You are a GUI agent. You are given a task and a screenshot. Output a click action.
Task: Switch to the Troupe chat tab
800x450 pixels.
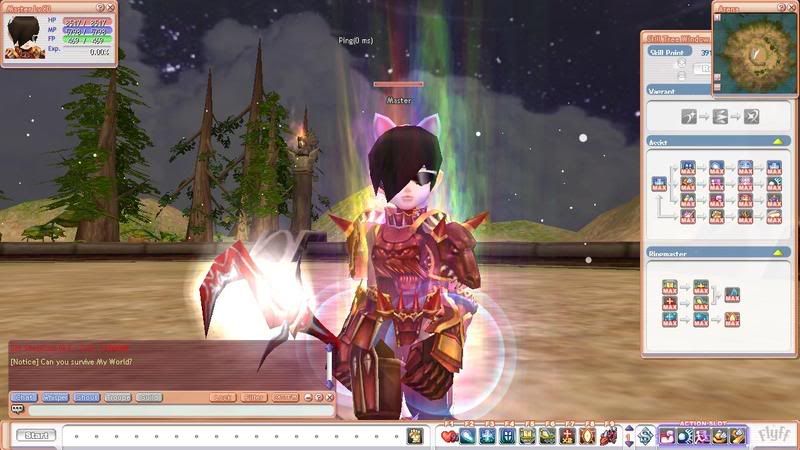pos(117,397)
